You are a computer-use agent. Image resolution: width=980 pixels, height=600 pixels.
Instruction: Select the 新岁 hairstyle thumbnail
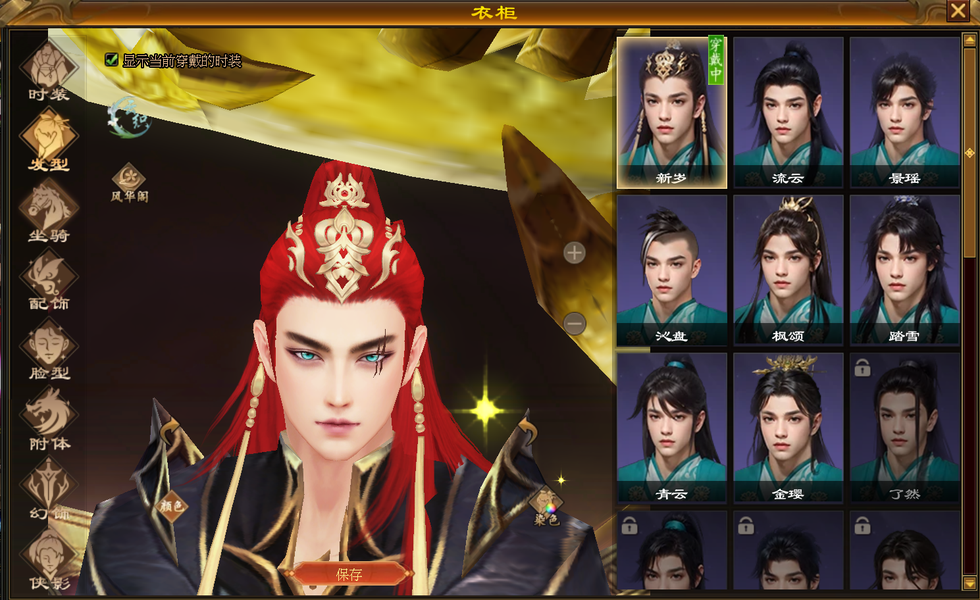[672, 112]
